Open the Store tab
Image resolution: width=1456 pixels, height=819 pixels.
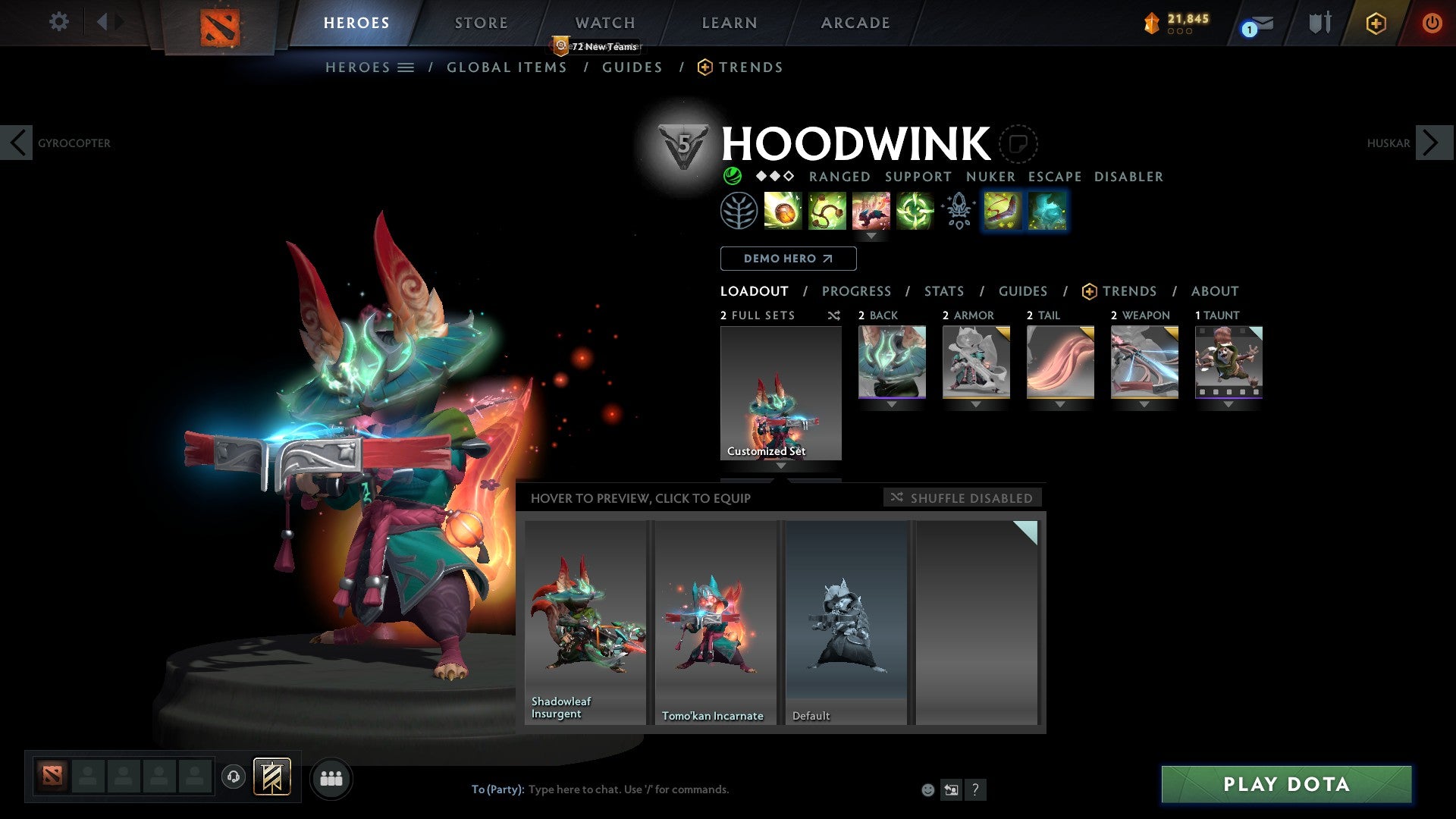[481, 23]
